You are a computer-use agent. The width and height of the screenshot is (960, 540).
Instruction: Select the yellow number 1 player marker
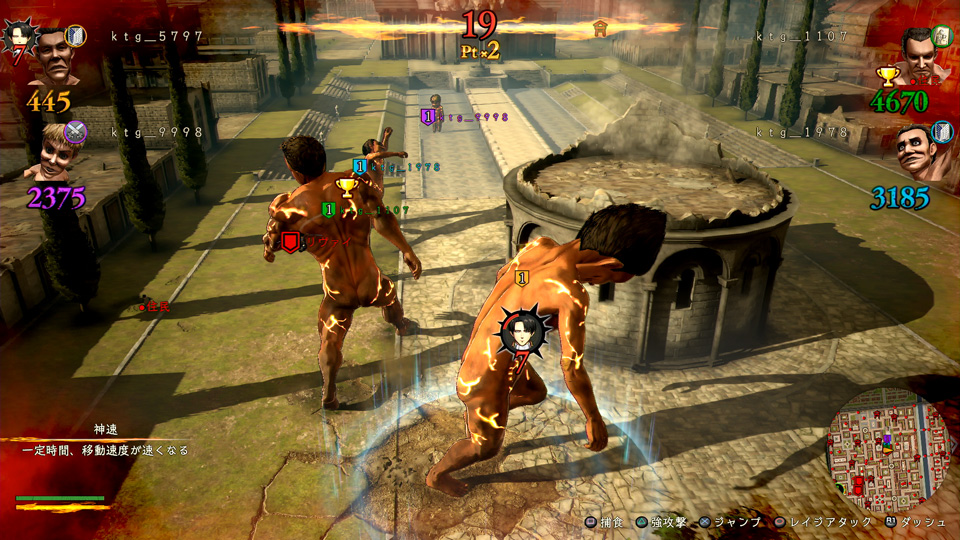coord(521,278)
